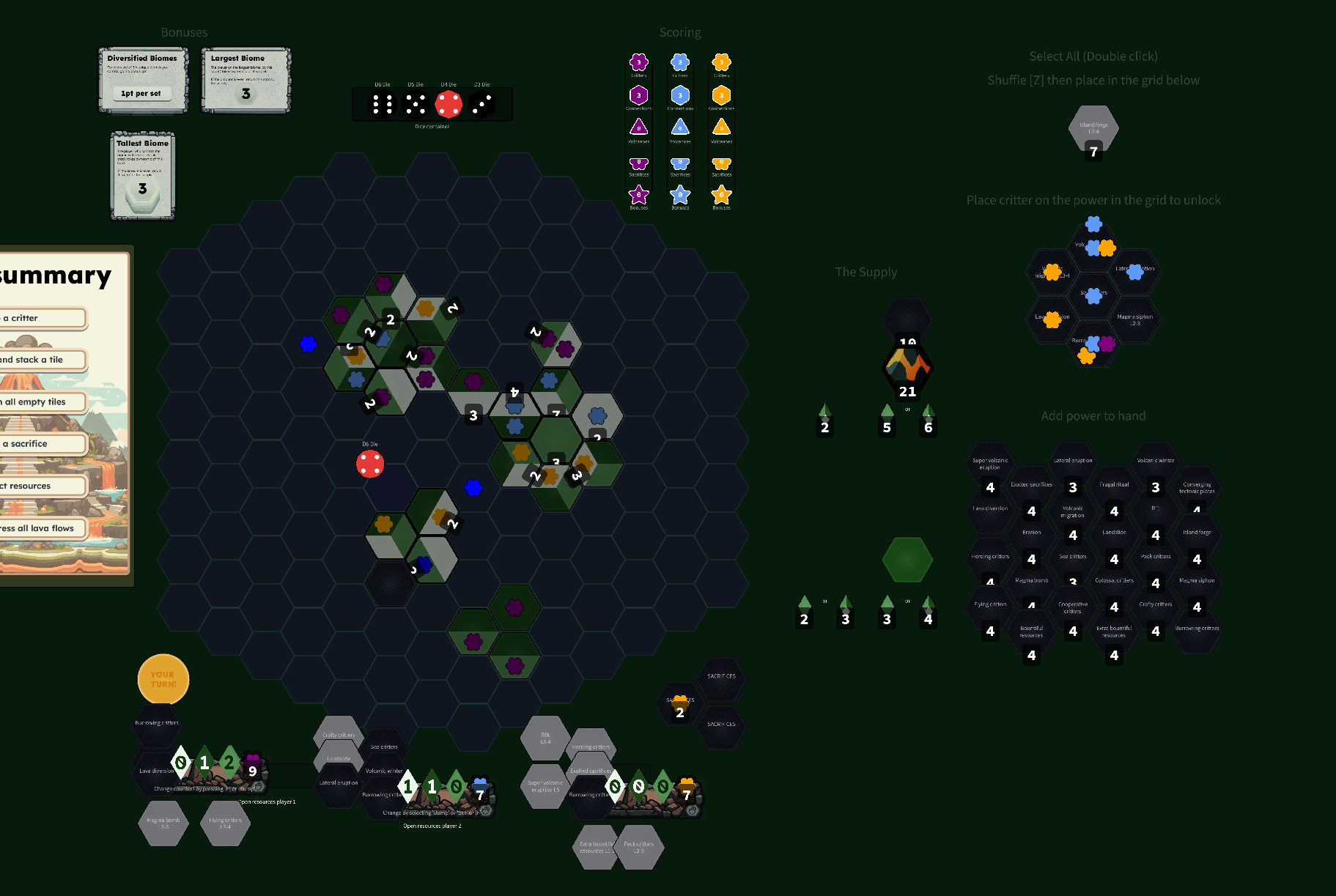Open resources player 1

[x=267, y=801]
